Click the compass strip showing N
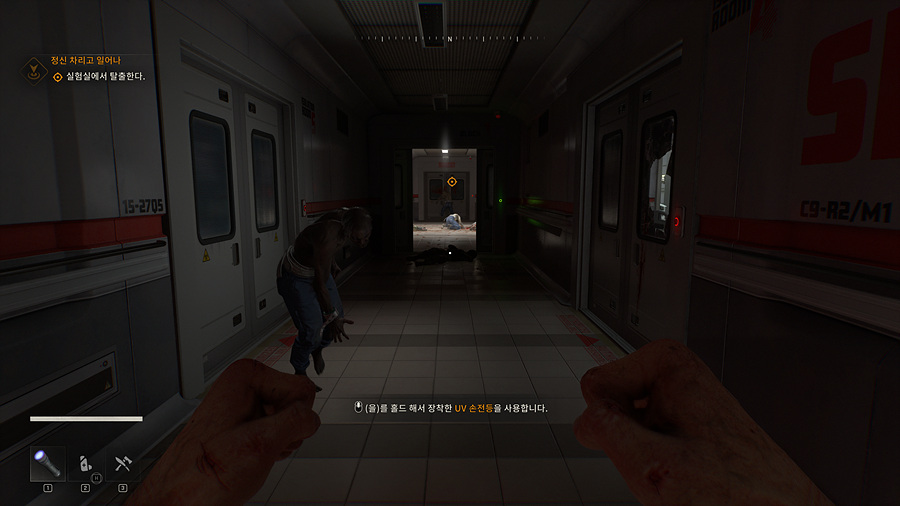This screenshot has width=900, height=506. 449,38
